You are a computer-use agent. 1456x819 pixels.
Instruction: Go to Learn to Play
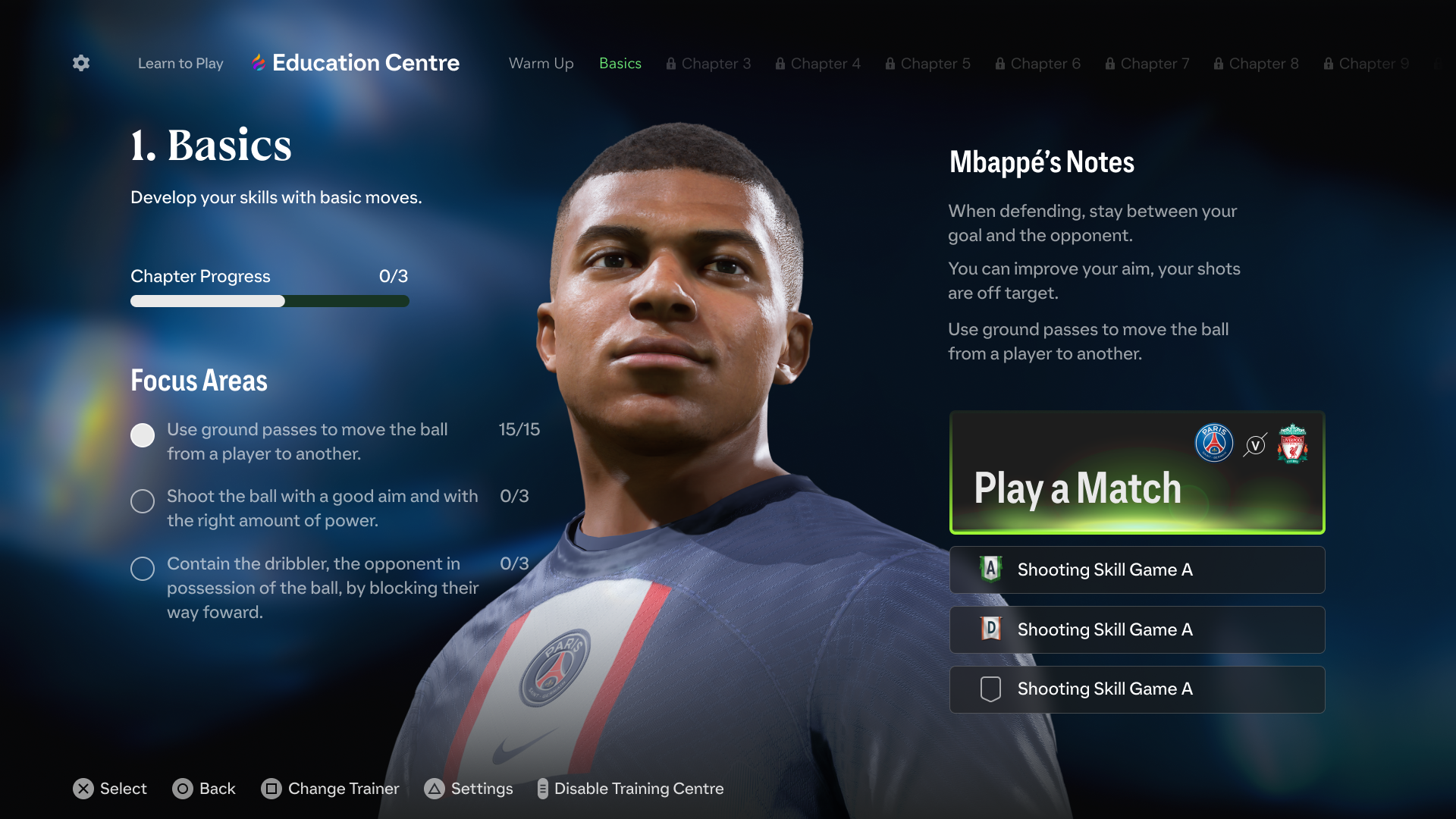pyautogui.click(x=180, y=64)
